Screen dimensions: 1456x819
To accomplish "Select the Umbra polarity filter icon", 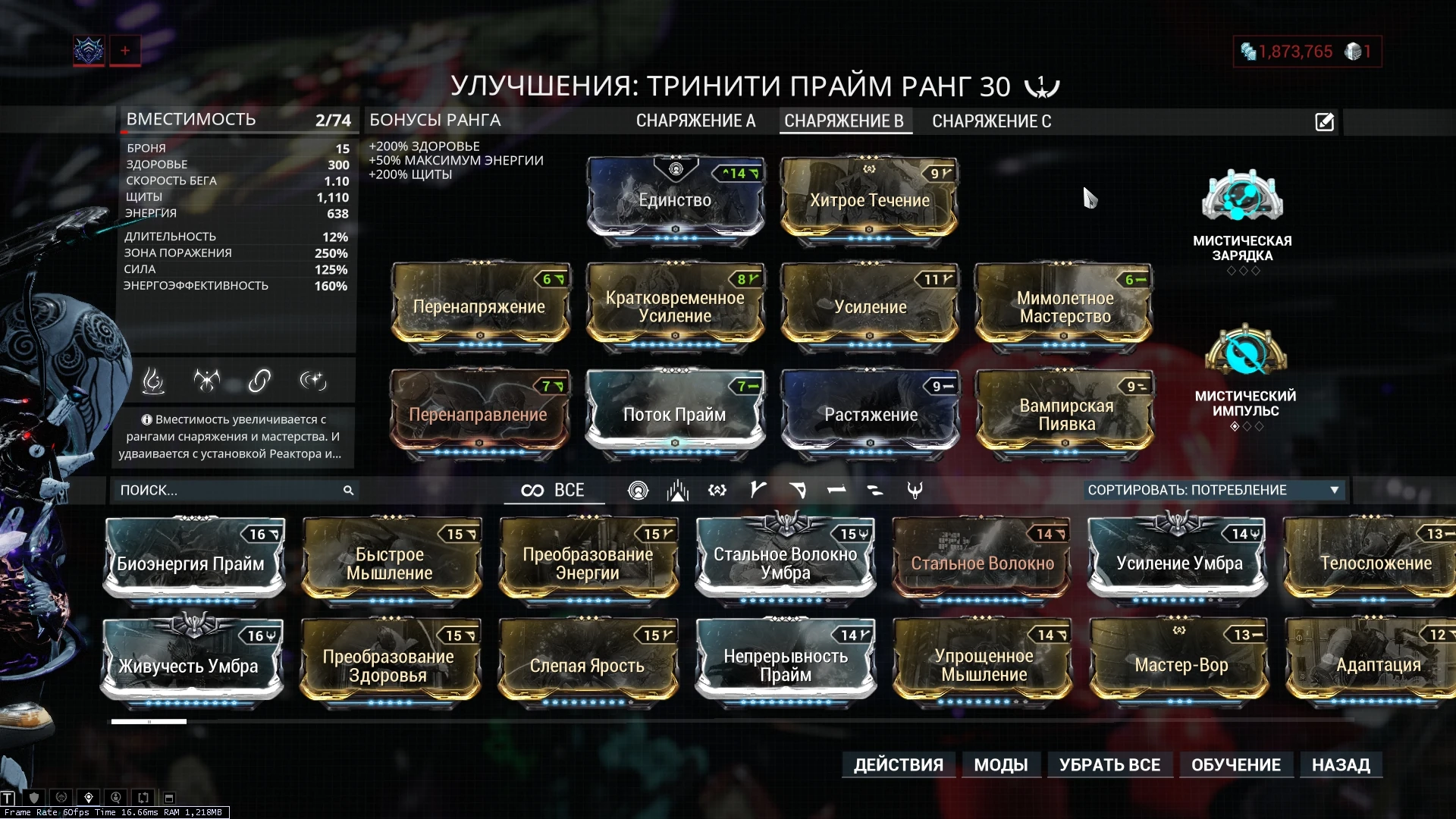I will (x=914, y=490).
